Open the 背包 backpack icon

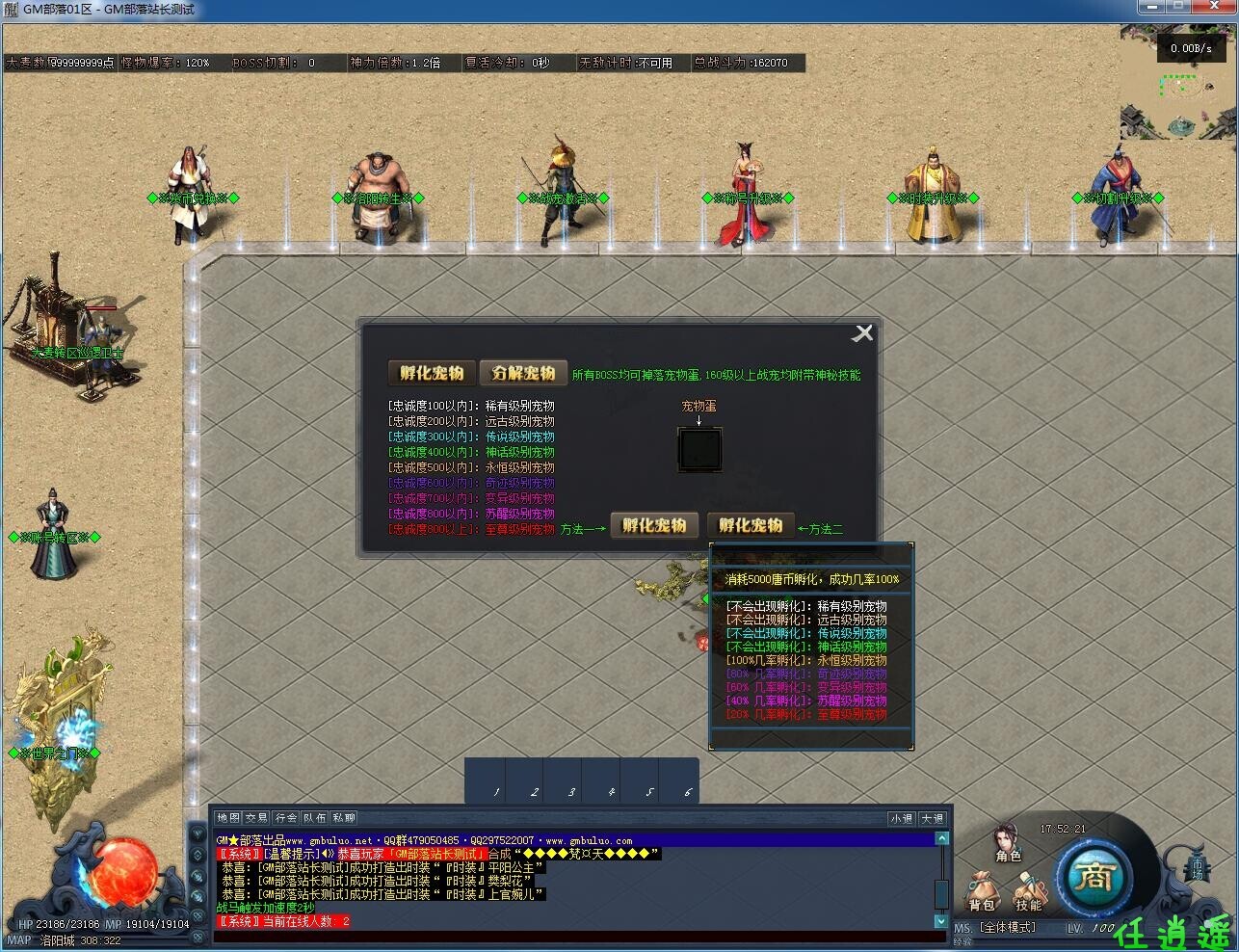click(x=984, y=890)
